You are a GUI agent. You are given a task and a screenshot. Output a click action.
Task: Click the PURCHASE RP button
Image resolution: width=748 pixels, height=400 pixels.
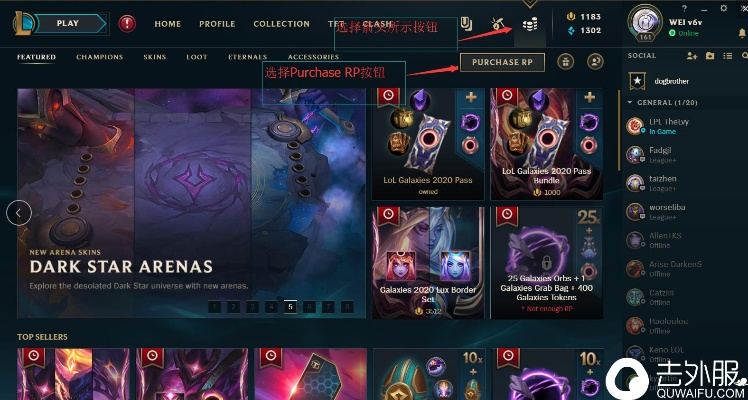502,62
